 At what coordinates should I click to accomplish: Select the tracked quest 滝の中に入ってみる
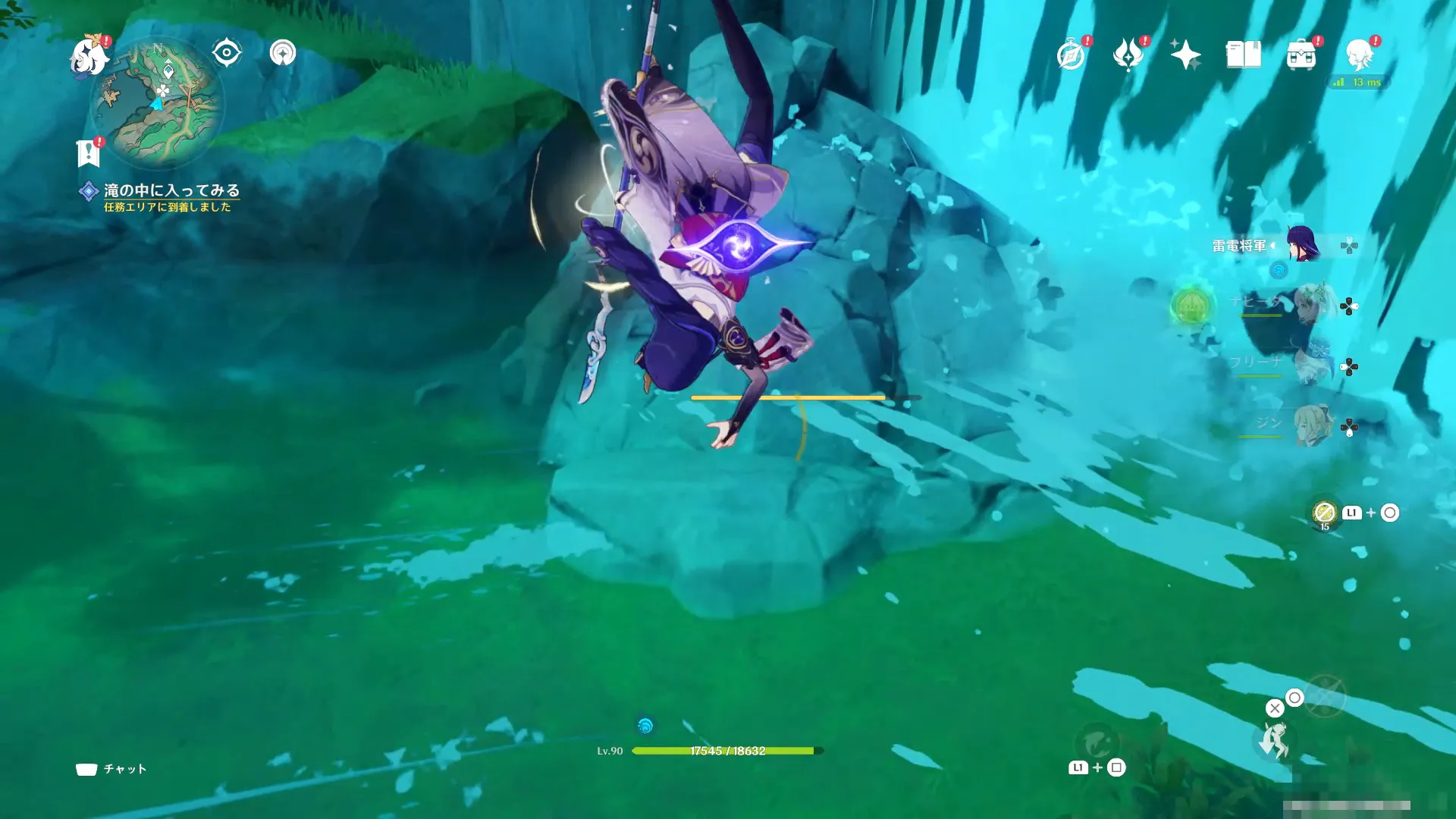(x=171, y=190)
